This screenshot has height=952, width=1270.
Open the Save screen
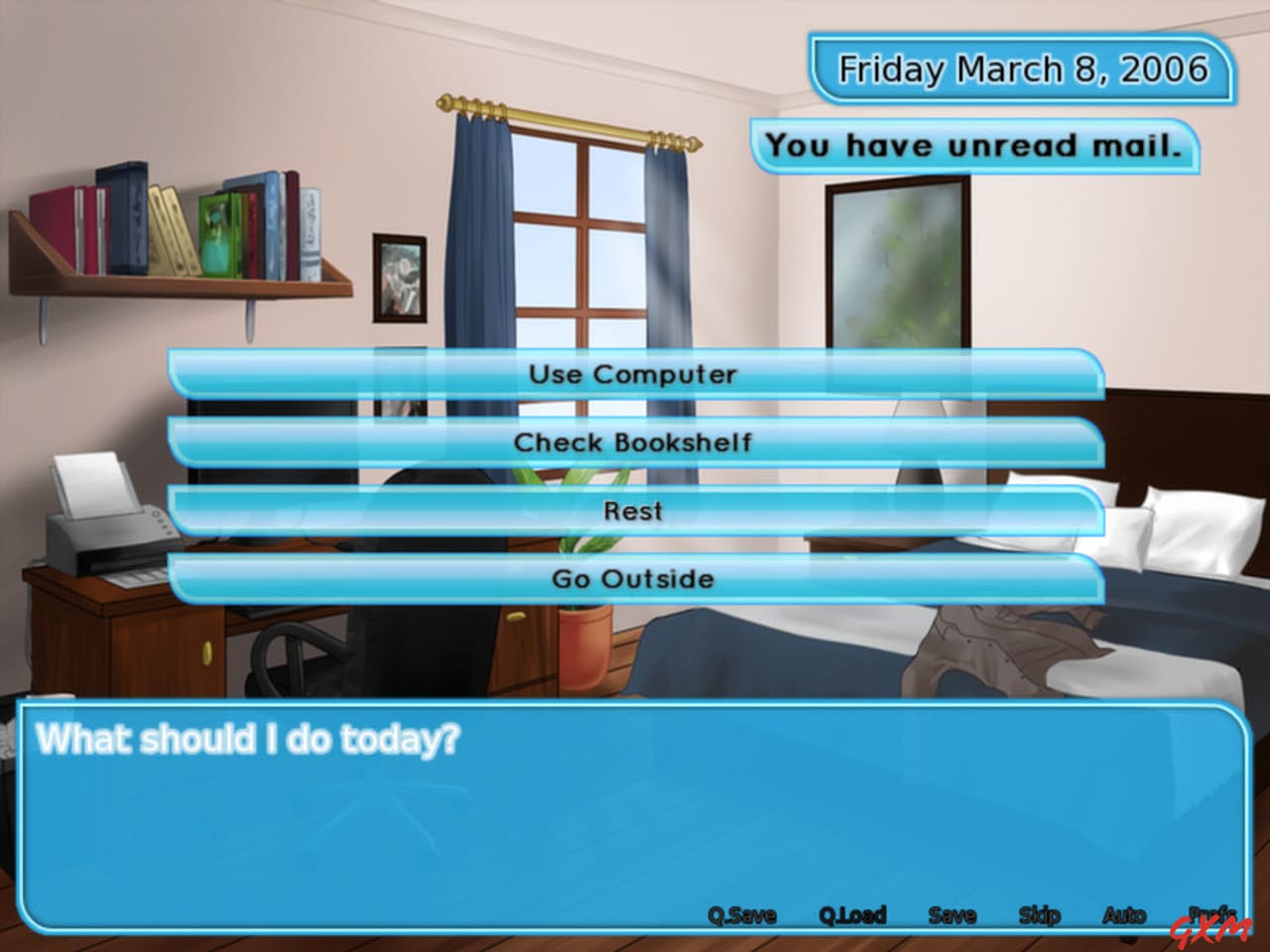point(952,915)
